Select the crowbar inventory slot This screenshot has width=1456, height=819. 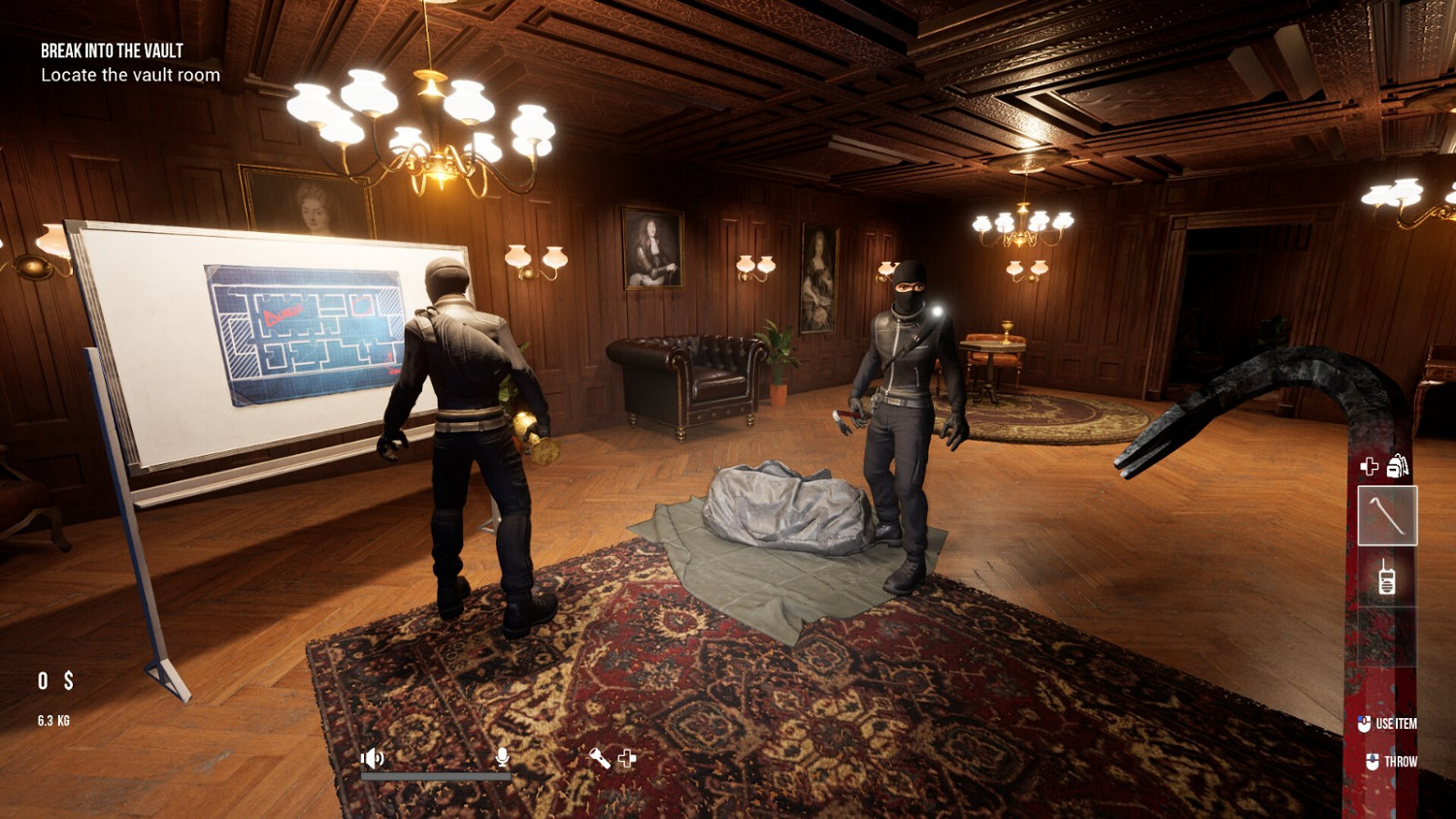coord(1388,515)
